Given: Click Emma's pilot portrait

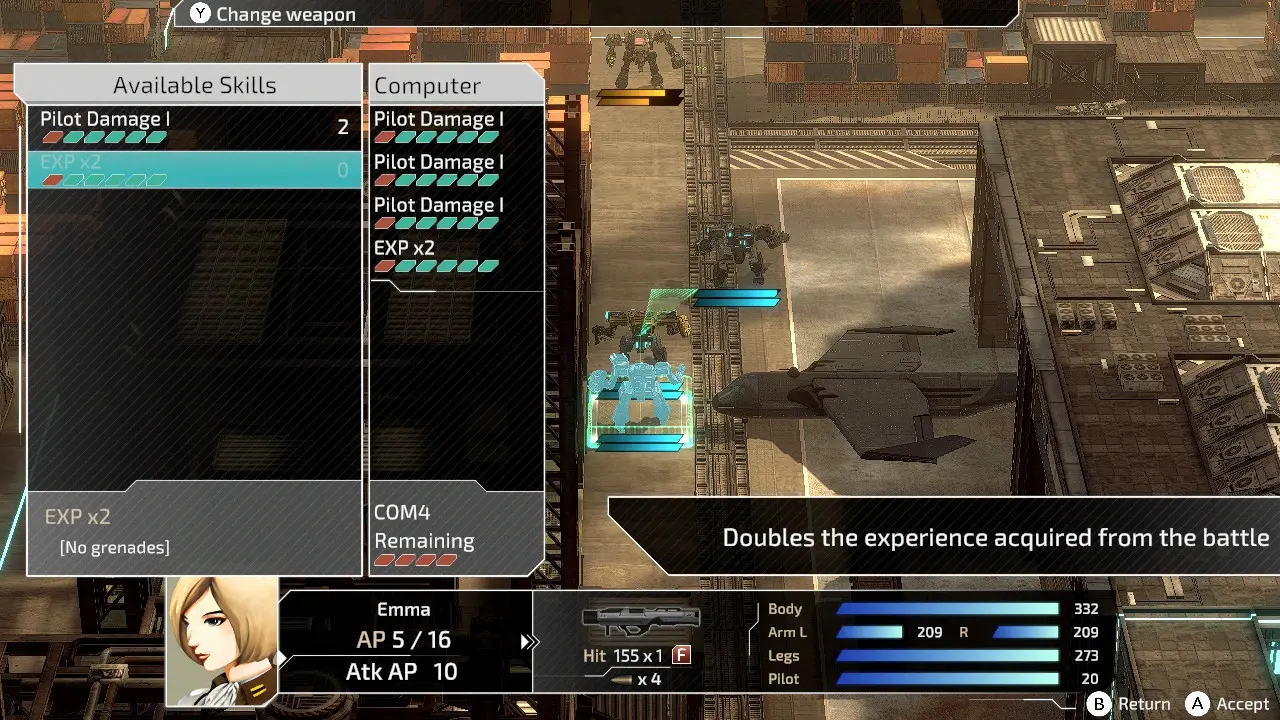Looking at the screenshot, I should pyautogui.click(x=222, y=640).
